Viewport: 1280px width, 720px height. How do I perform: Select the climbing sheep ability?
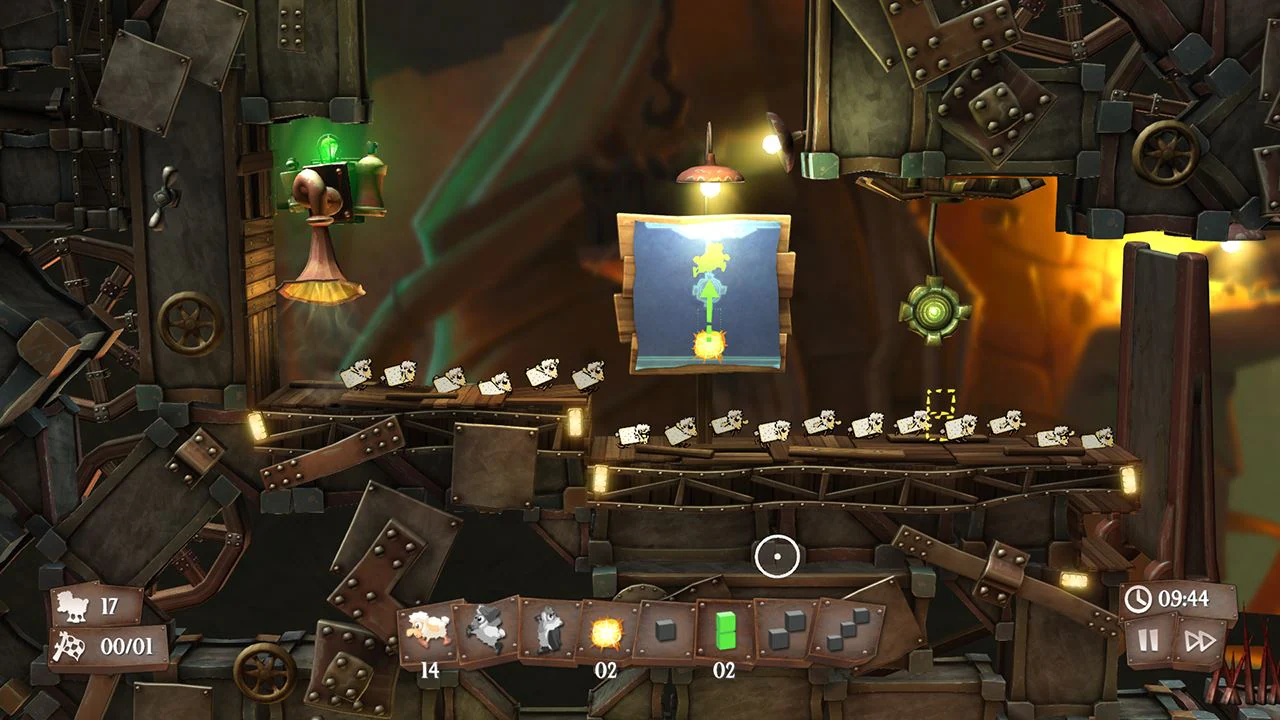click(x=549, y=628)
